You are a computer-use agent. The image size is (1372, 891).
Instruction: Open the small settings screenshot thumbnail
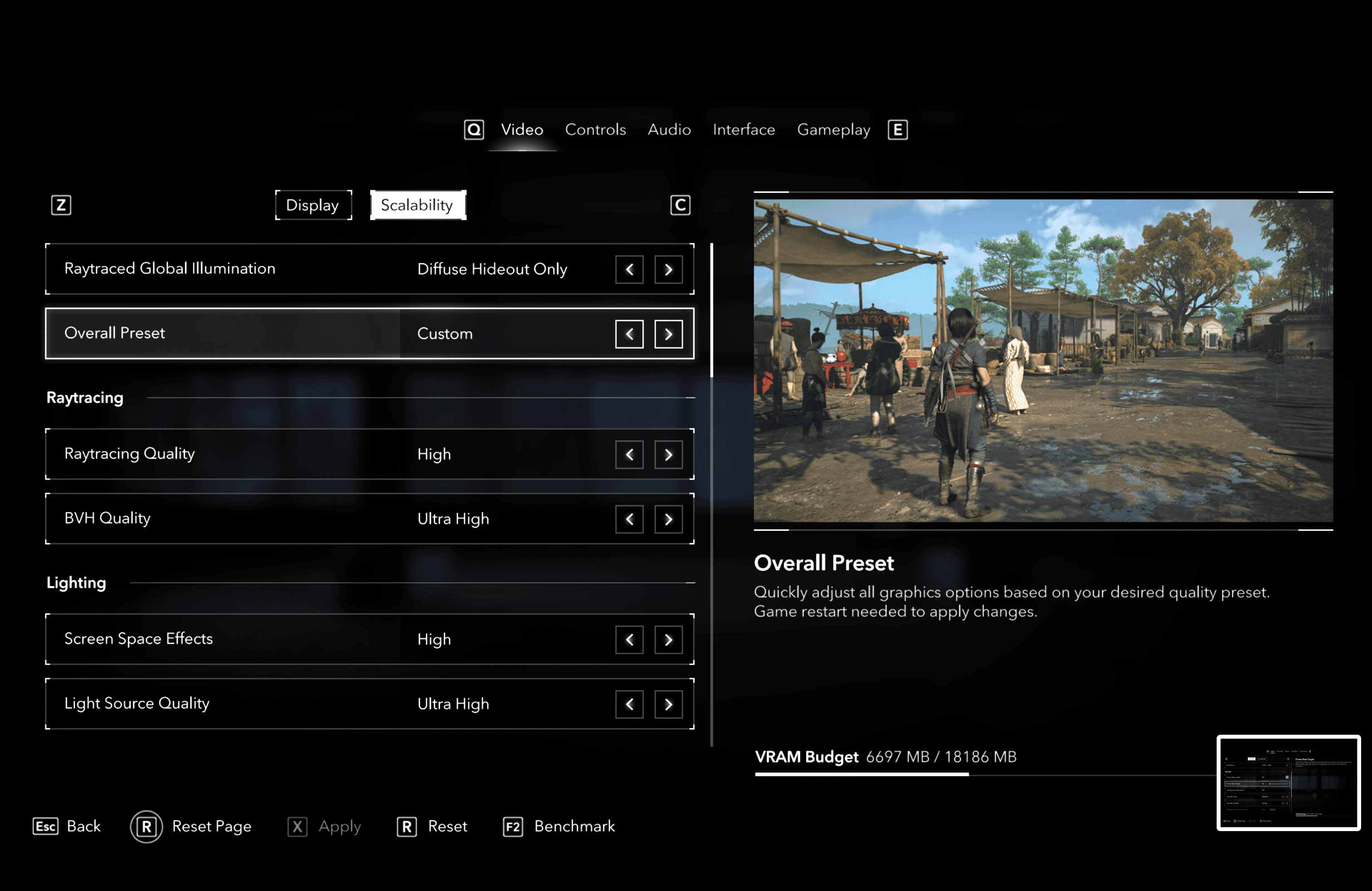point(1289,783)
